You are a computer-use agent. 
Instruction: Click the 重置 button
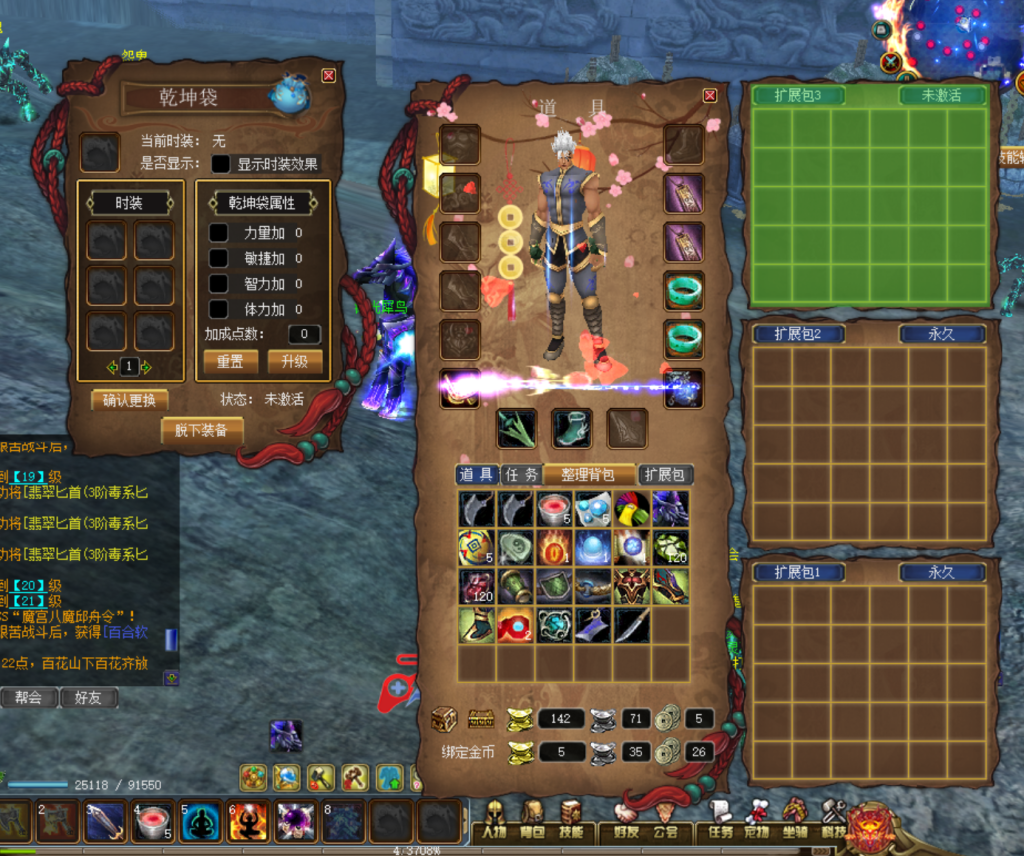click(x=230, y=361)
